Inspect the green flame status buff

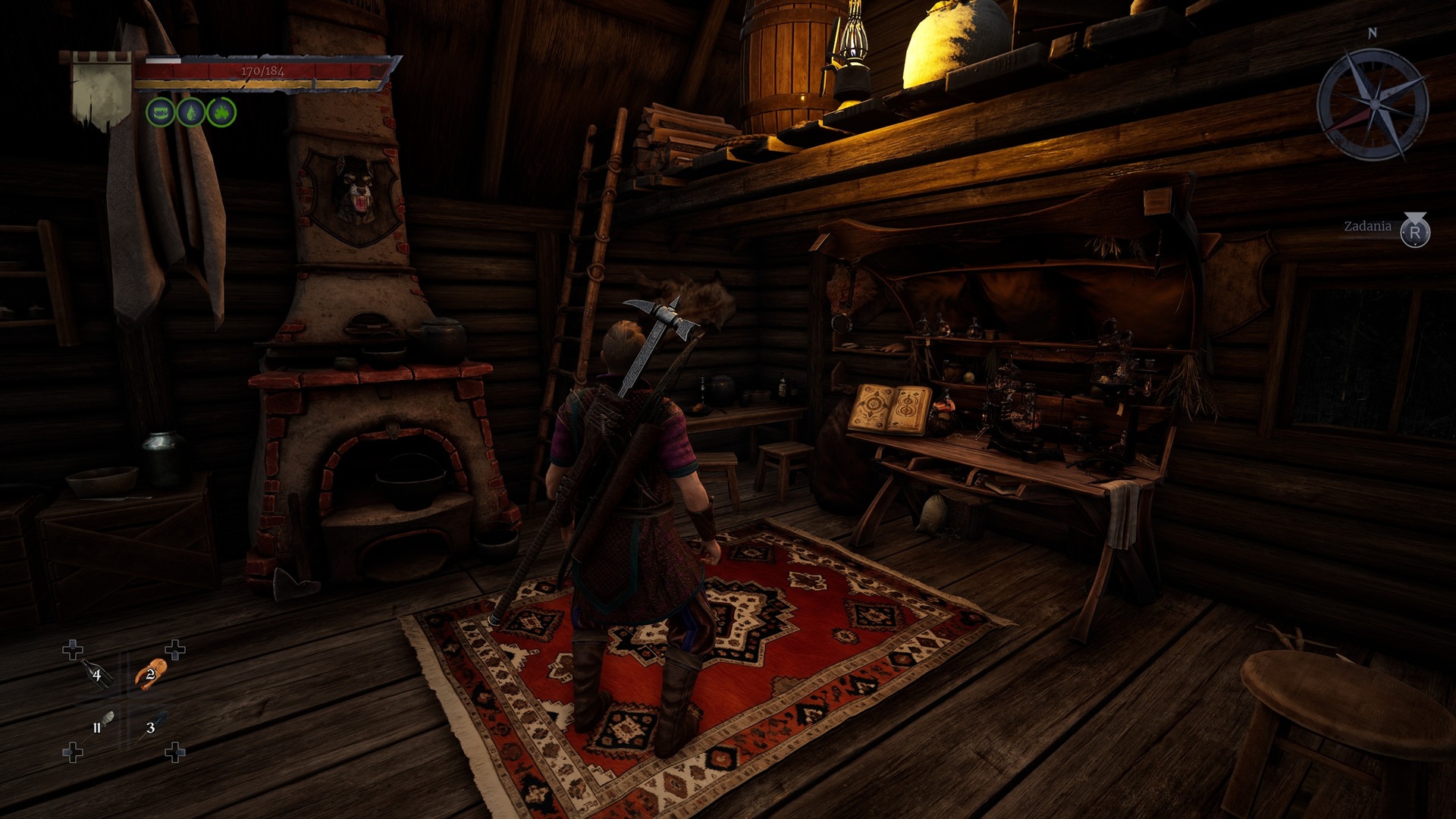(221, 113)
